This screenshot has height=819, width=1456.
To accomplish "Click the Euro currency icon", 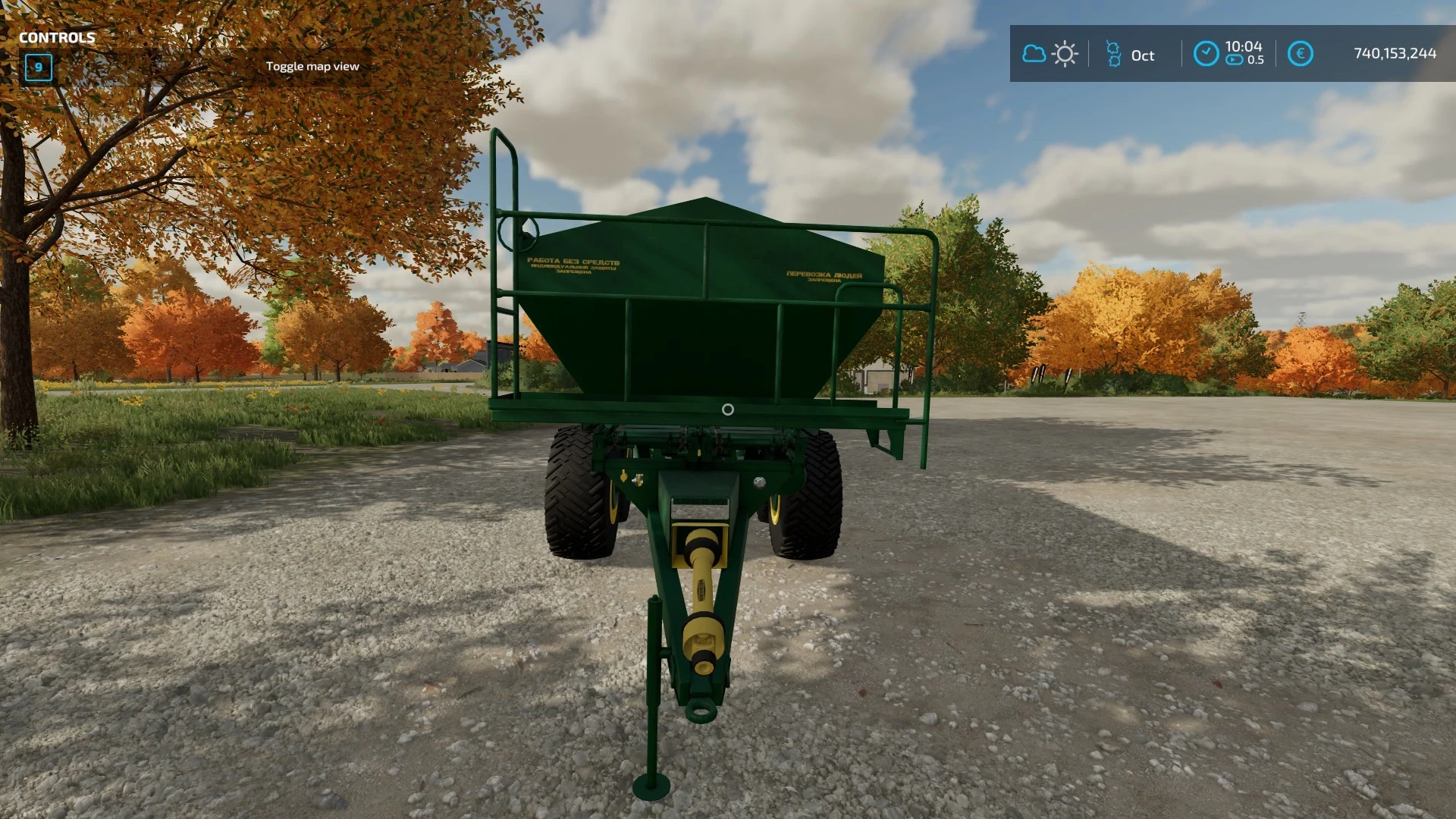I will 1299,53.
